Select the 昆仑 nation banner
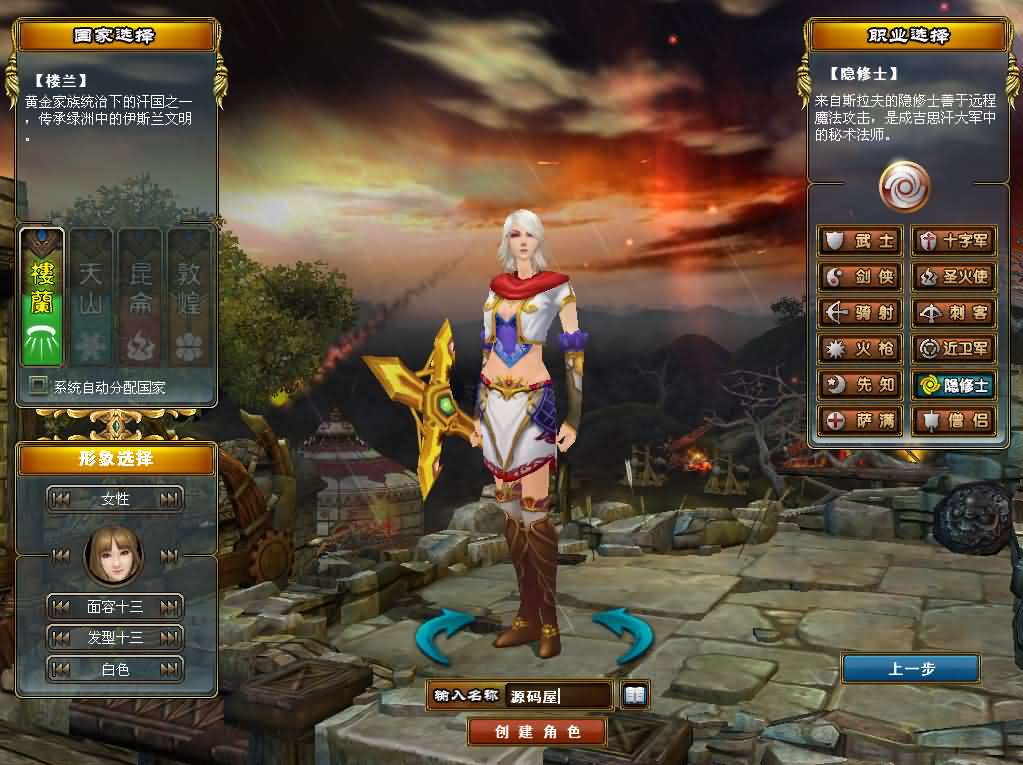This screenshot has width=1023, height=765. coord(140,297)
